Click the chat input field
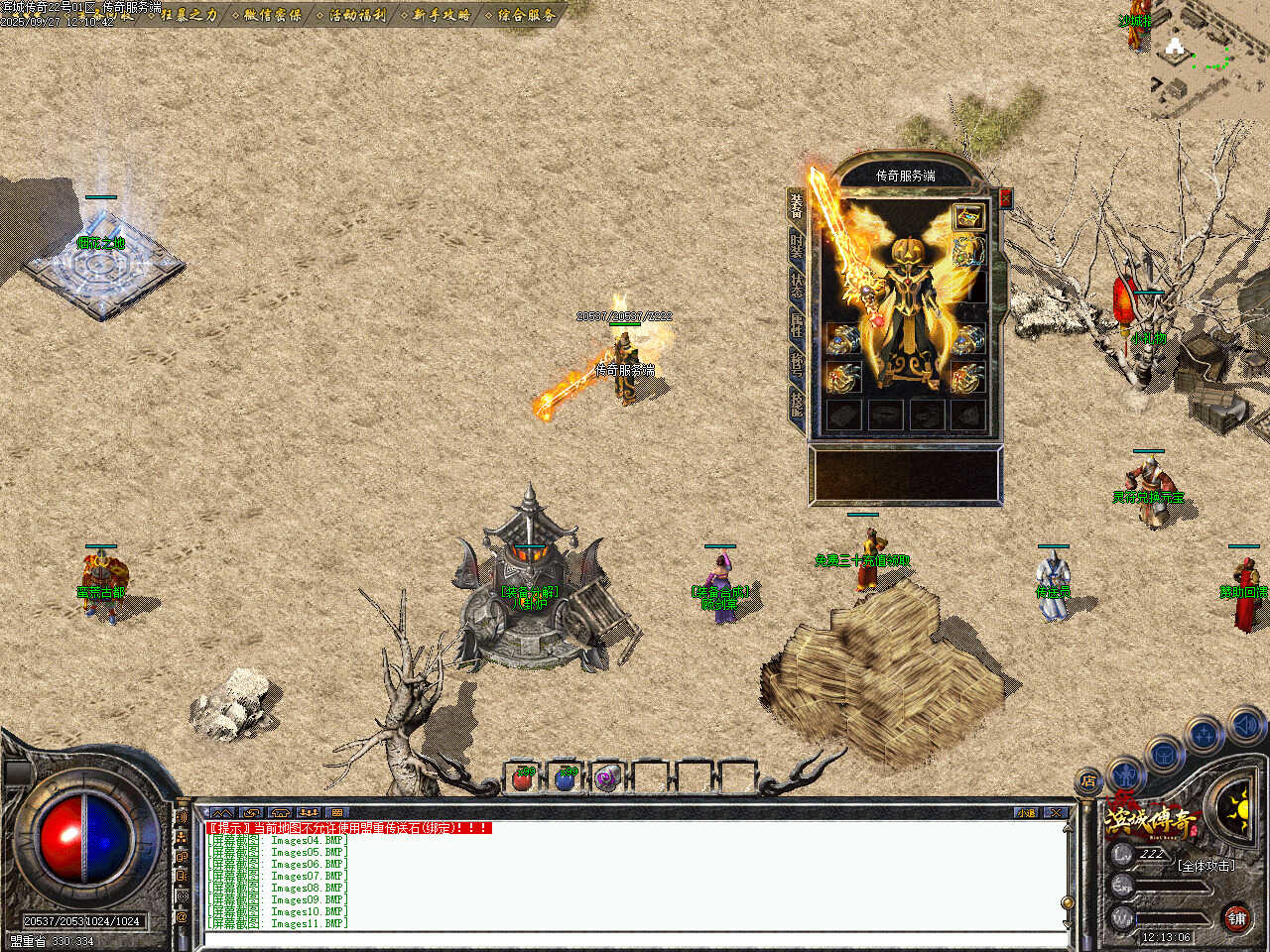 [635, 938]
